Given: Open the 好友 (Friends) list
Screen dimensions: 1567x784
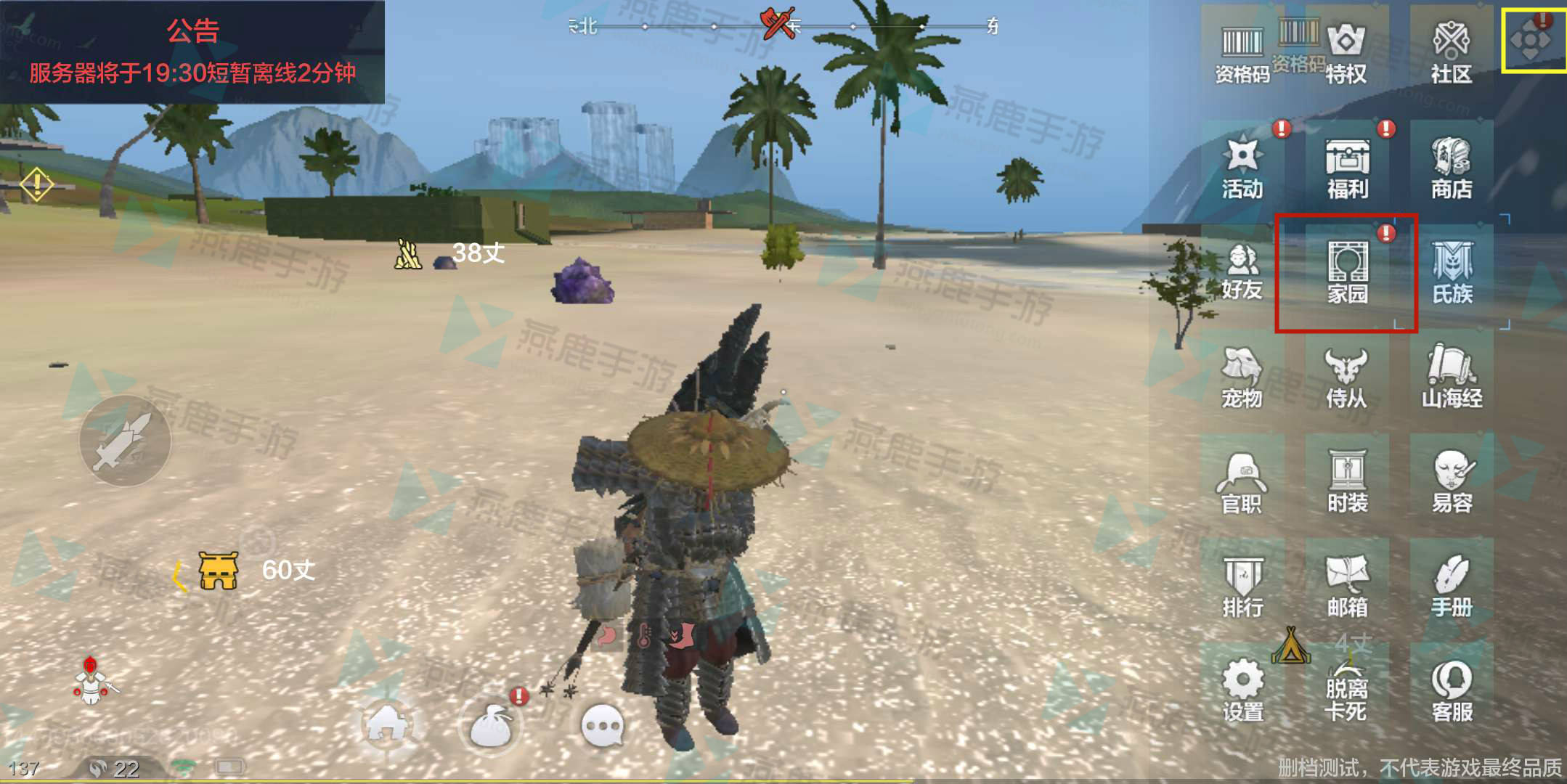Looking at the screenshot, I should (1242, 272).
